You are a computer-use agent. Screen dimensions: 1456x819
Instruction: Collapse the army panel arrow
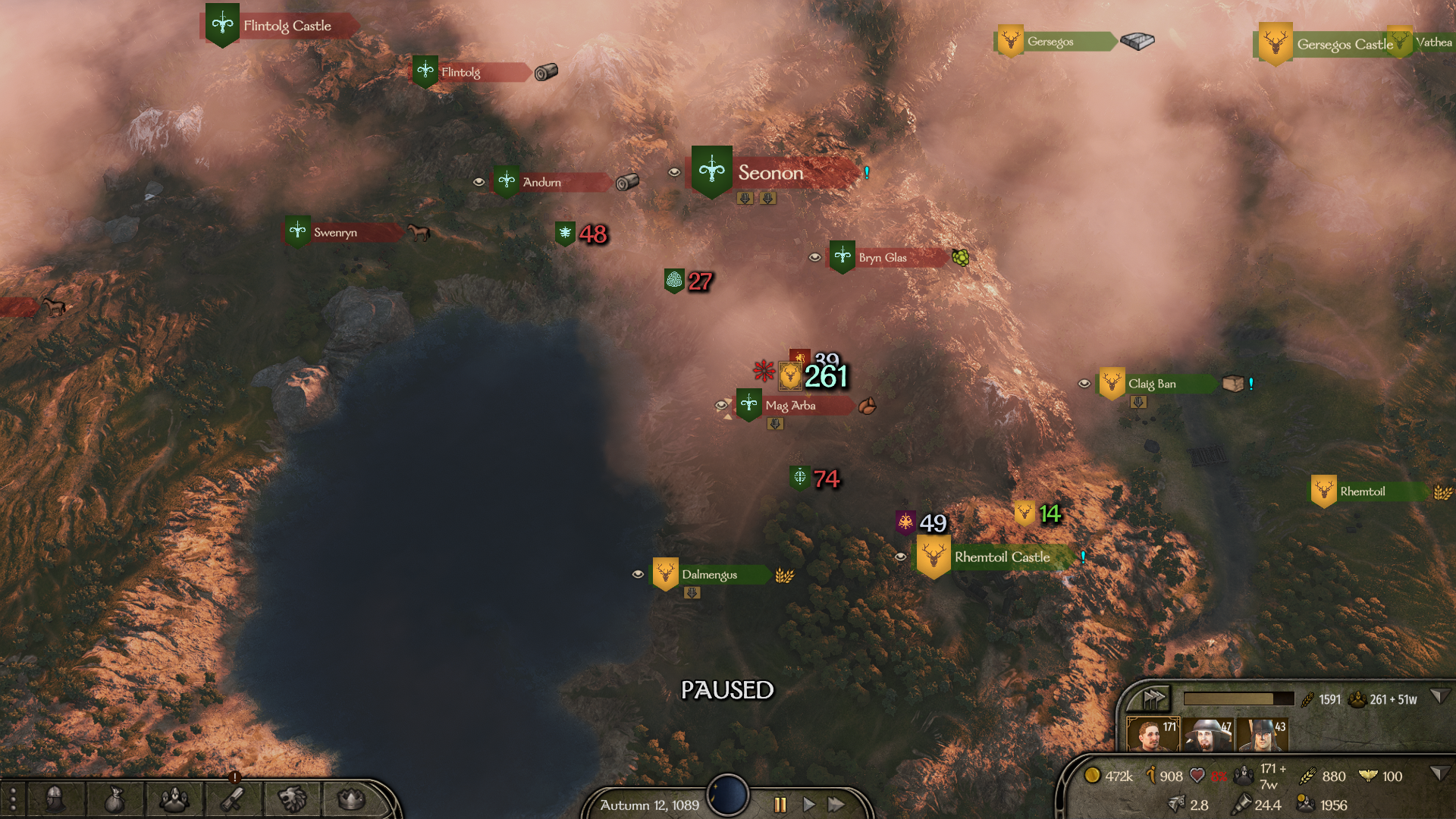[1438, 696]
